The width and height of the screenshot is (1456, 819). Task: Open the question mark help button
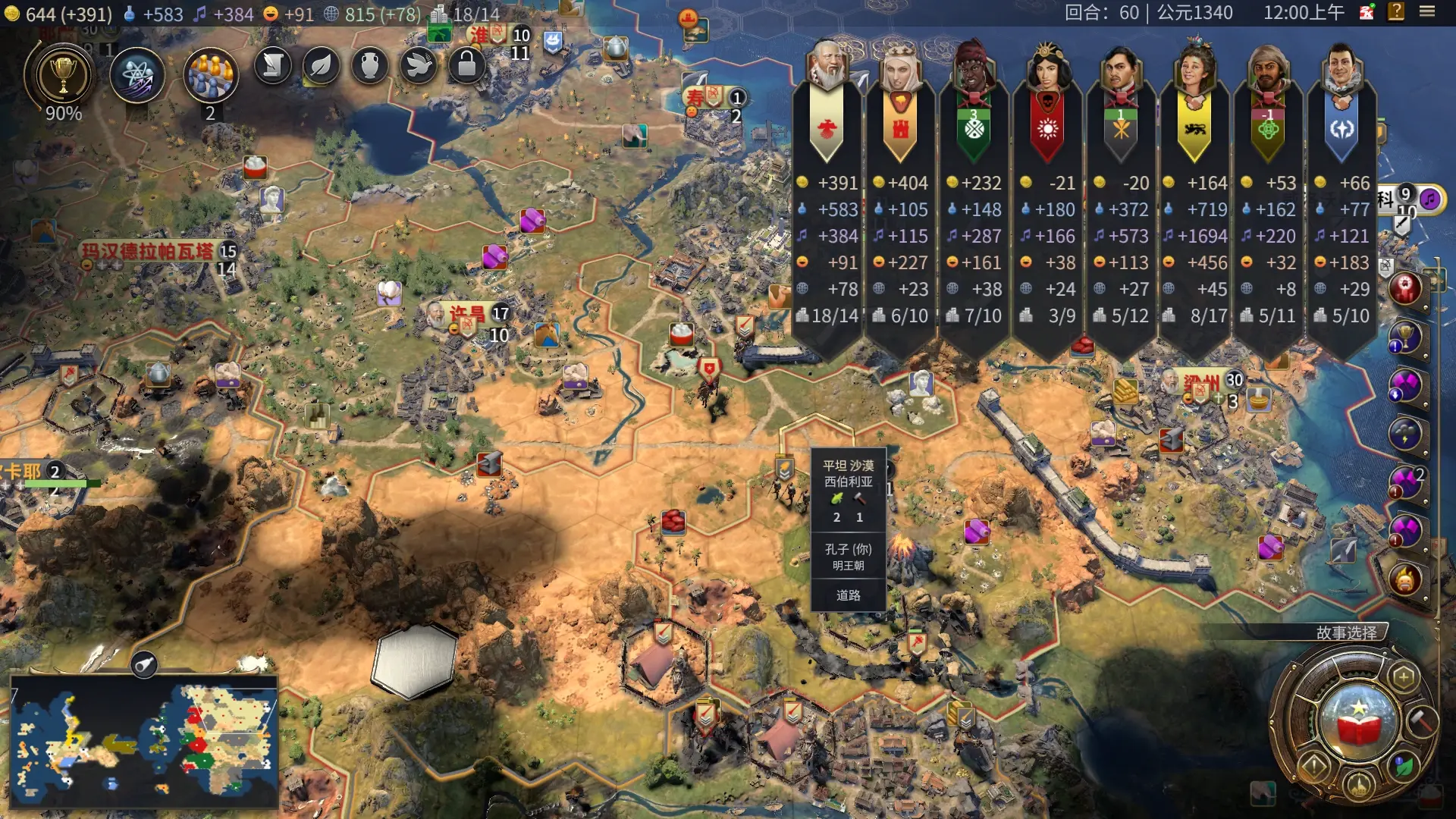click(x=1396, y=12)
